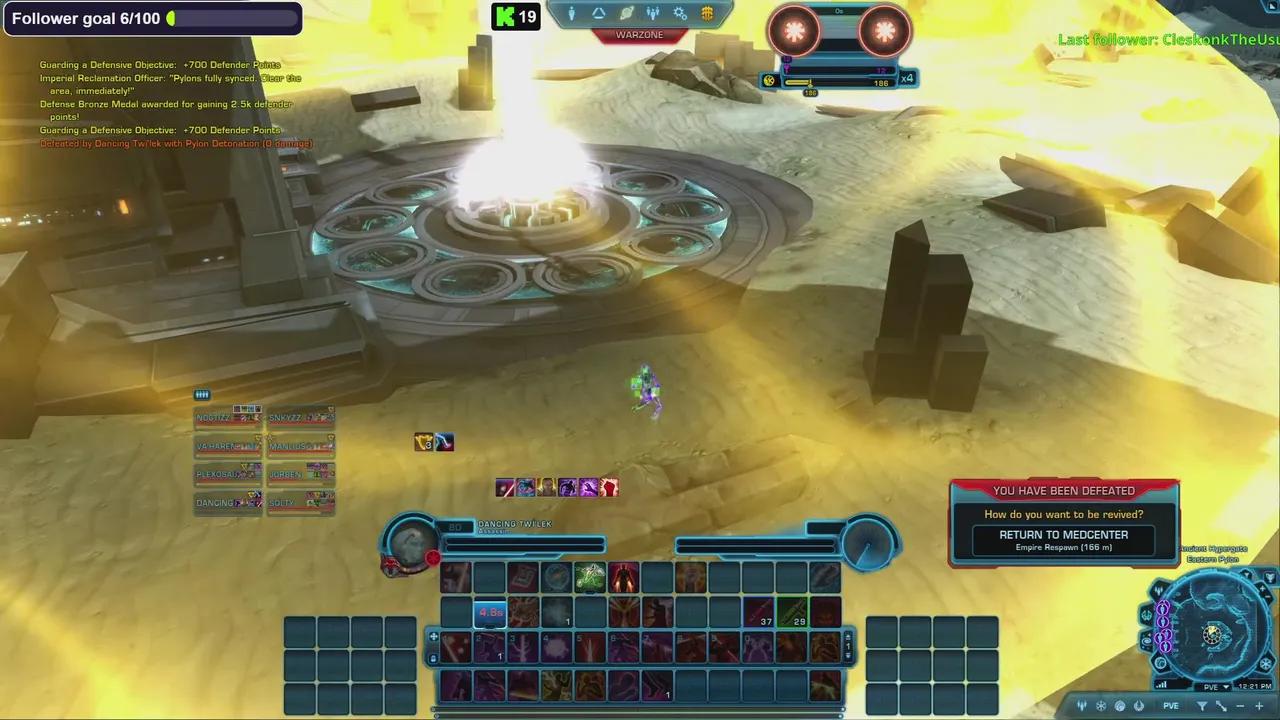Use the hotbar item with count 37
This screenshot has width=1280, height=720.
759,612
